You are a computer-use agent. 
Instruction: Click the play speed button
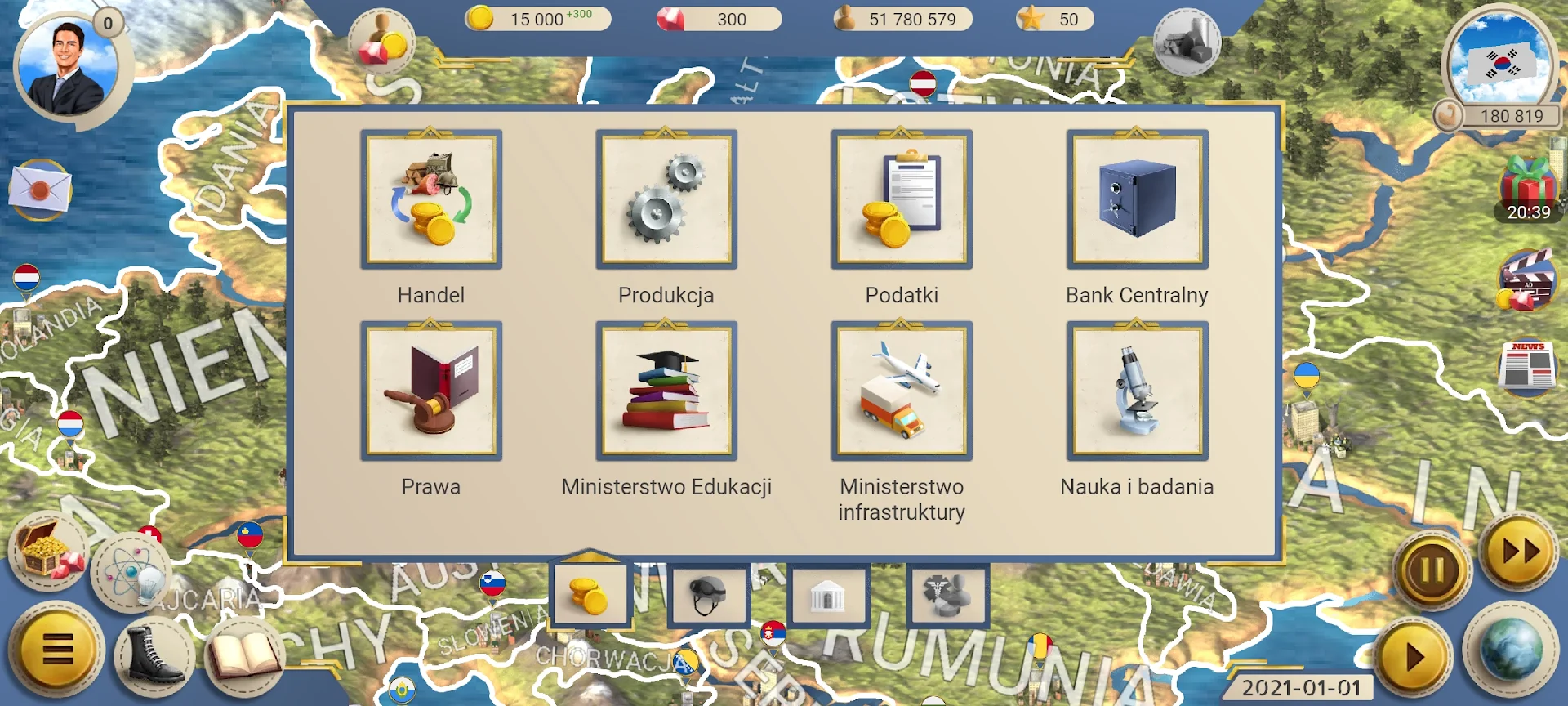(x=1414, y=656)
